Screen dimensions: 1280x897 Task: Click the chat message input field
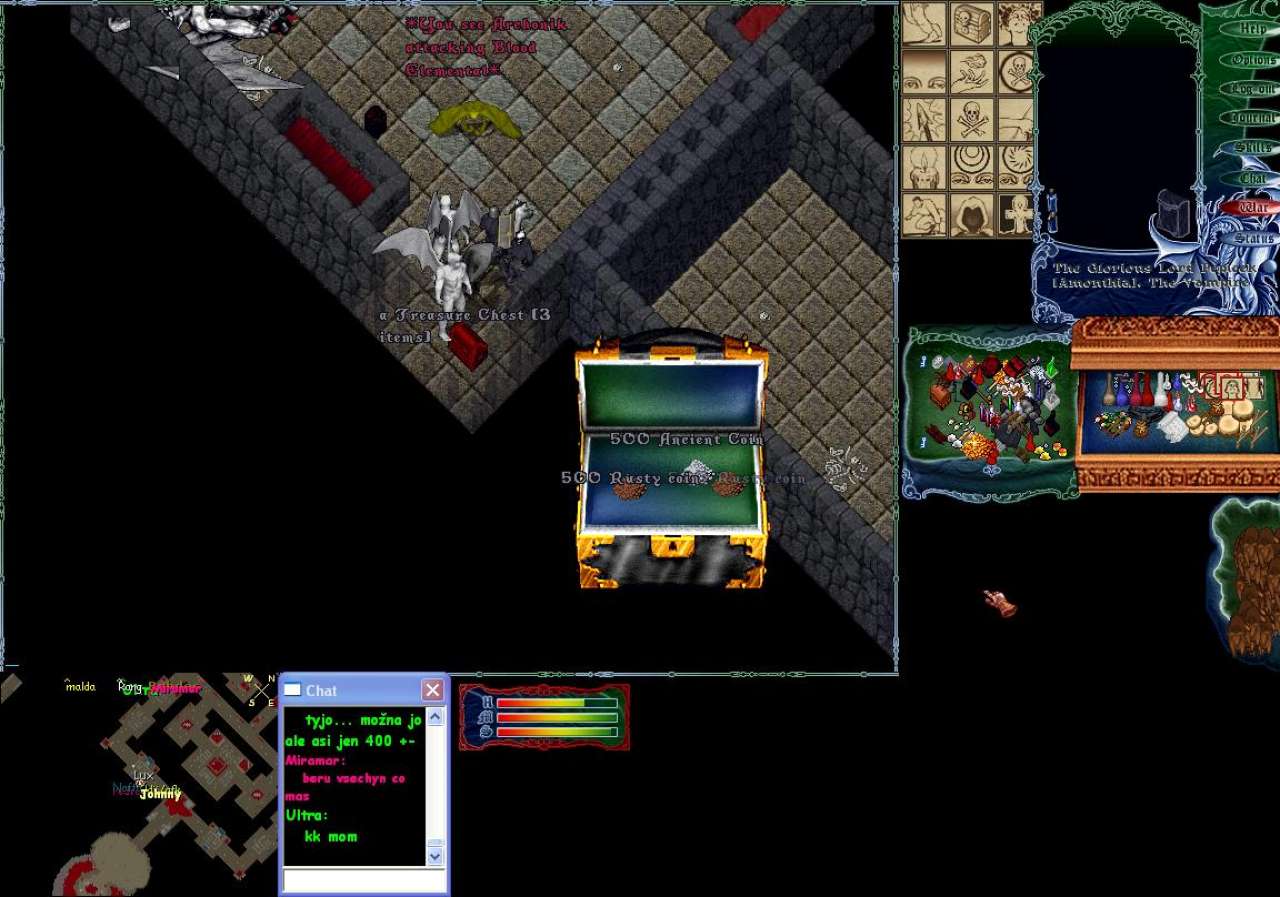tap(364, 880)
